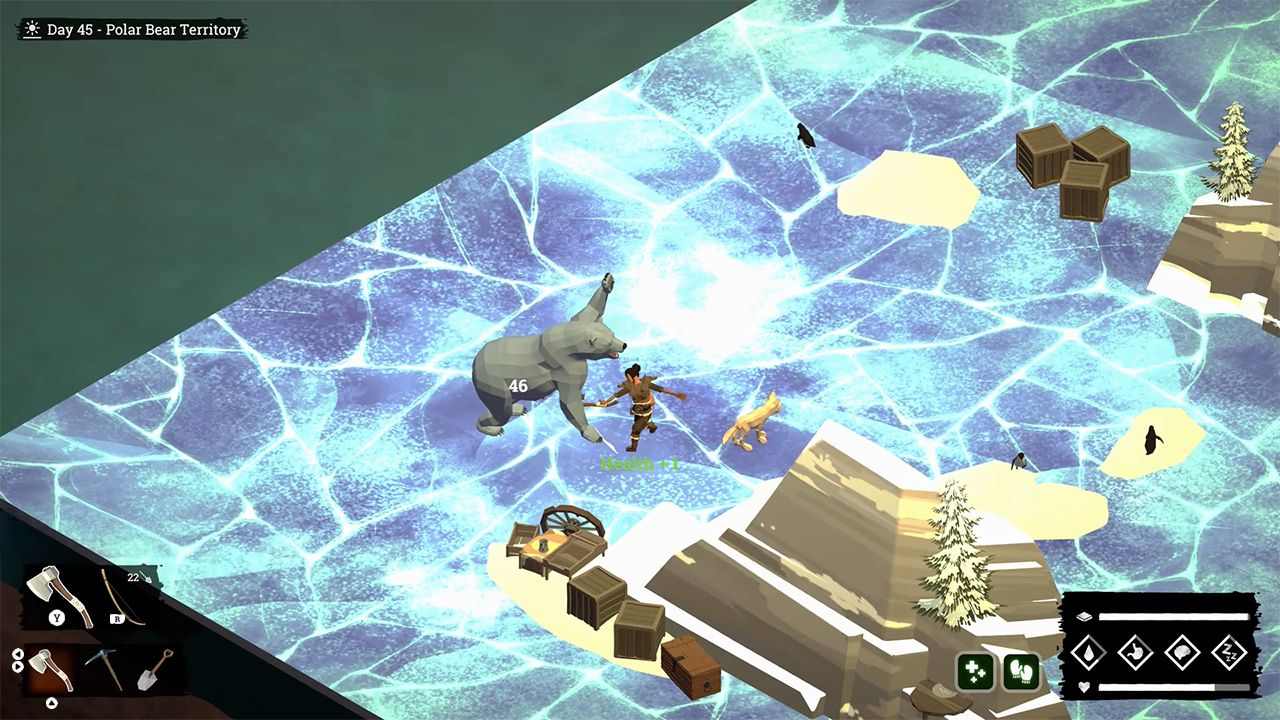The height and width of the screenshot is (720, 1280).
Task: Click the up arrow under the selected hatchet
Action: 51,702
